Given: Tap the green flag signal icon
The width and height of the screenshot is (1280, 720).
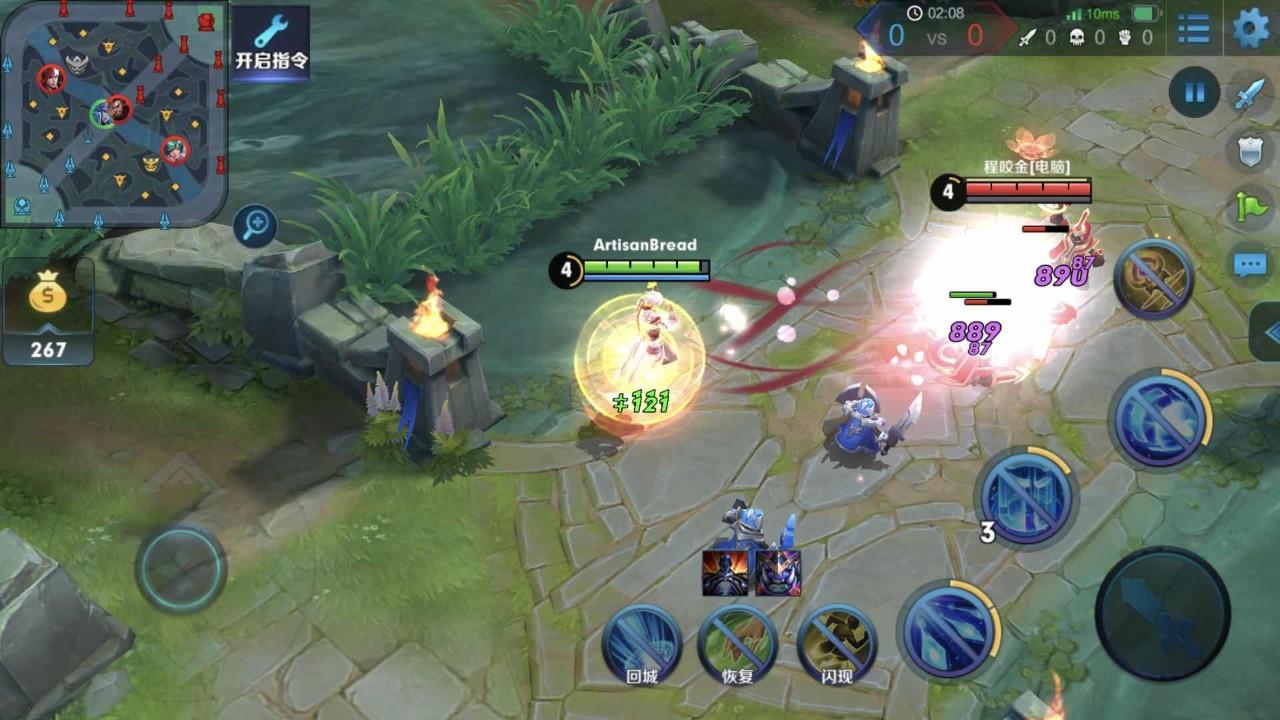Looking at the screenshot, I should pos(1249,207).
